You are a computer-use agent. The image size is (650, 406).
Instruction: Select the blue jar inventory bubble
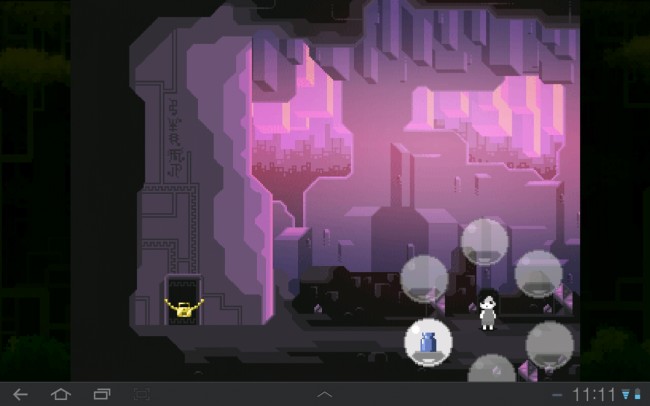click(428, 341)
